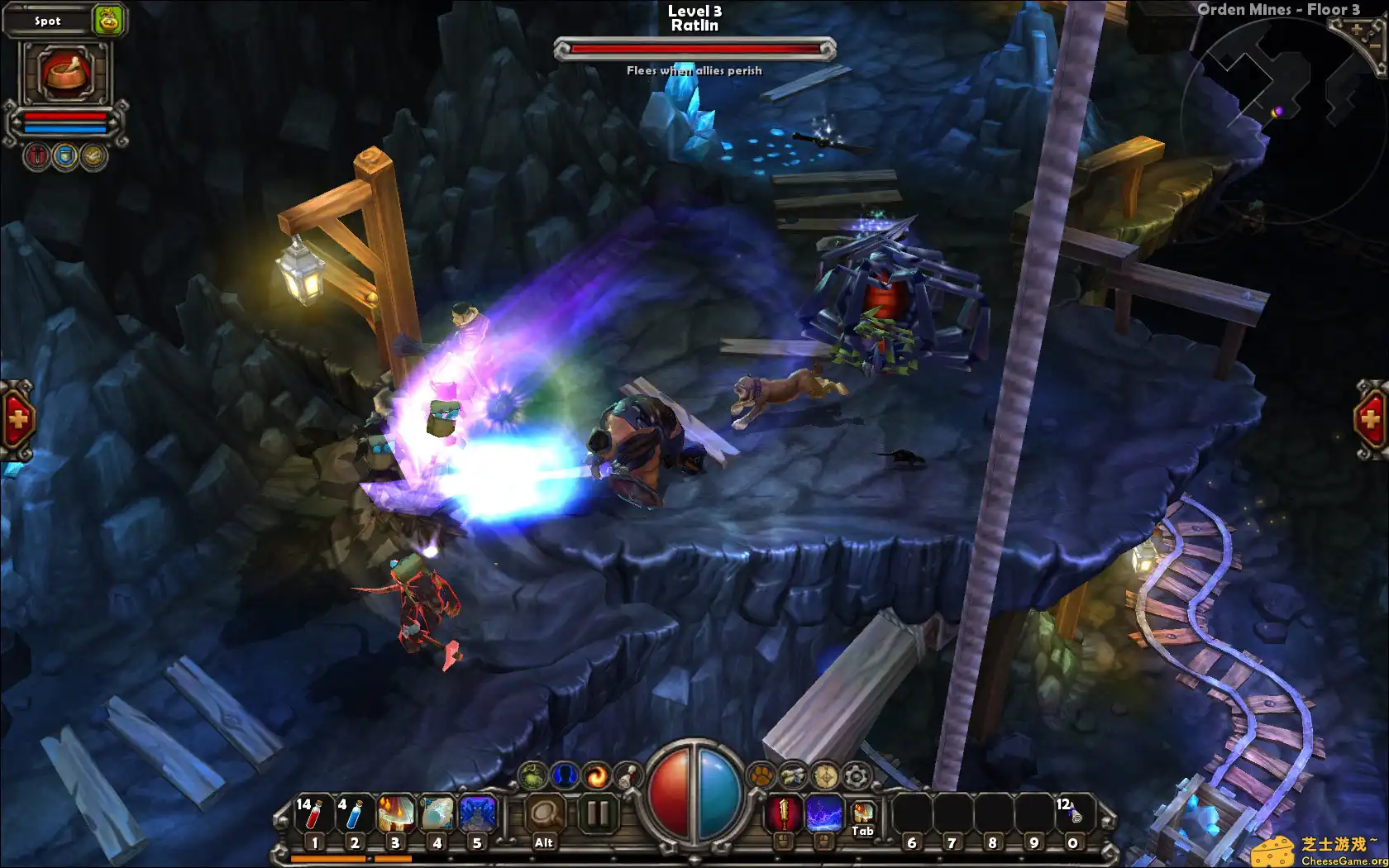This screenshot has height=868, width=1389.
Task: Activate the skill assigned to hotbar slot 3
Action: click(x=395, y=813)
